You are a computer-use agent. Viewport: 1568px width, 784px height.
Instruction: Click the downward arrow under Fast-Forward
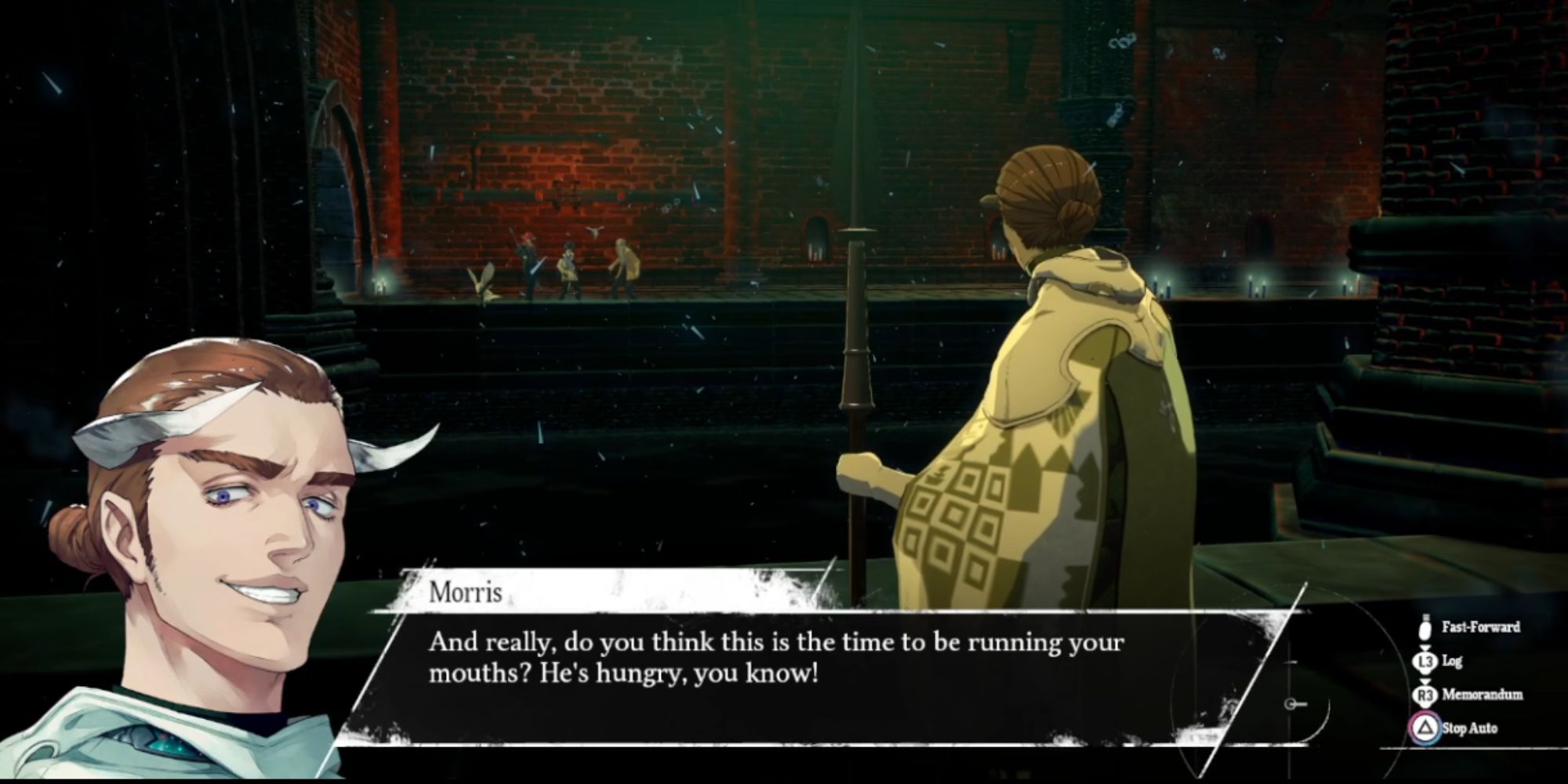[1425, 647]
